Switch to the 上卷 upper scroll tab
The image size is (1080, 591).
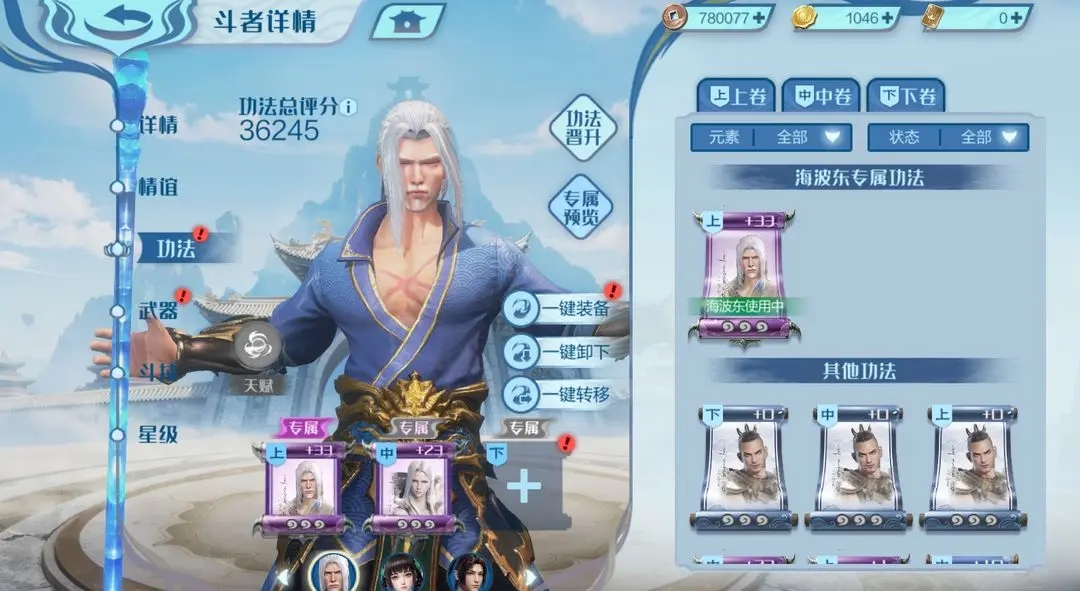(x=736, y=97)
